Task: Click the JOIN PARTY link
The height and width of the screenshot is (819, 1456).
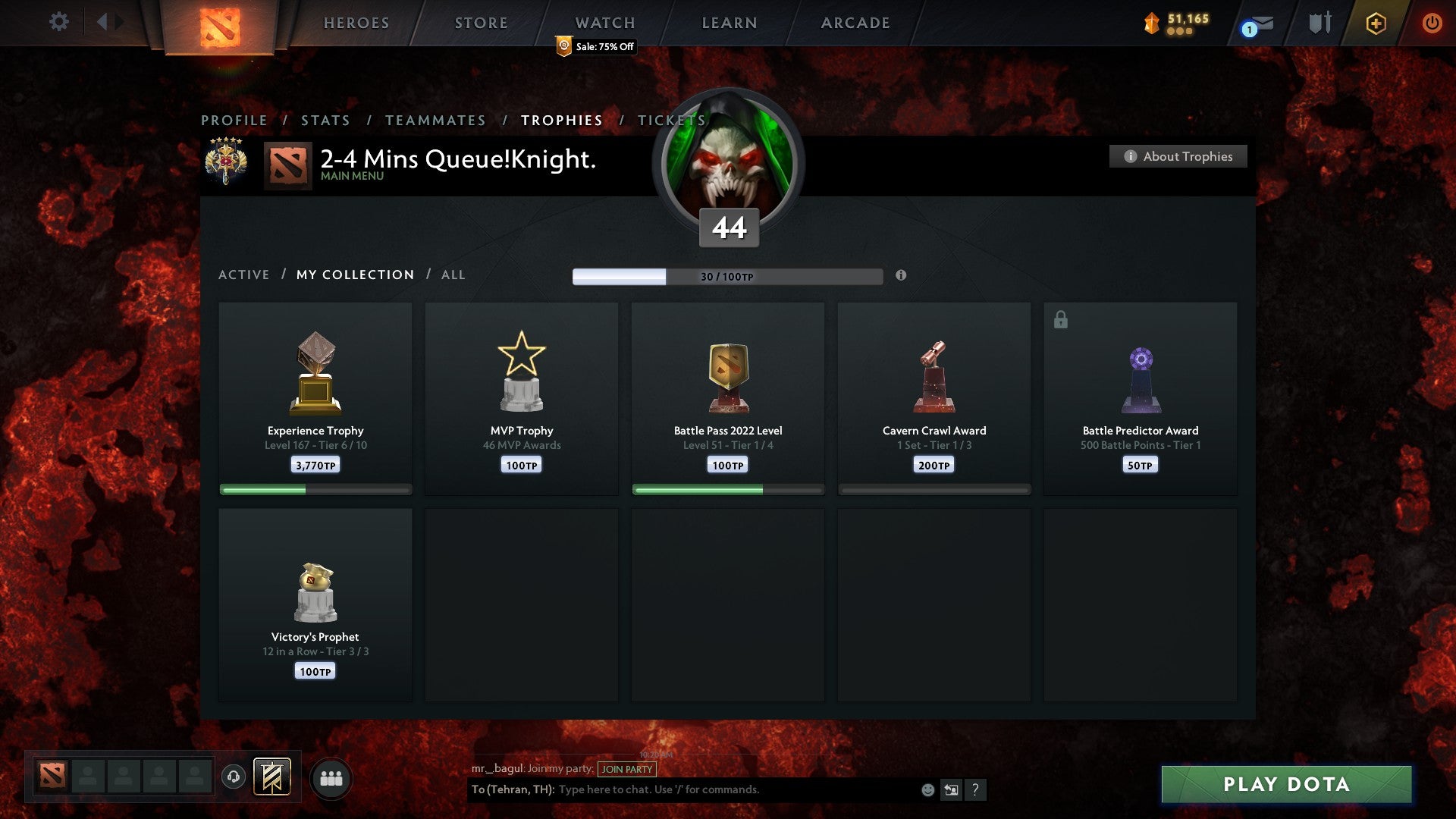Action: [x=626, y=769]
